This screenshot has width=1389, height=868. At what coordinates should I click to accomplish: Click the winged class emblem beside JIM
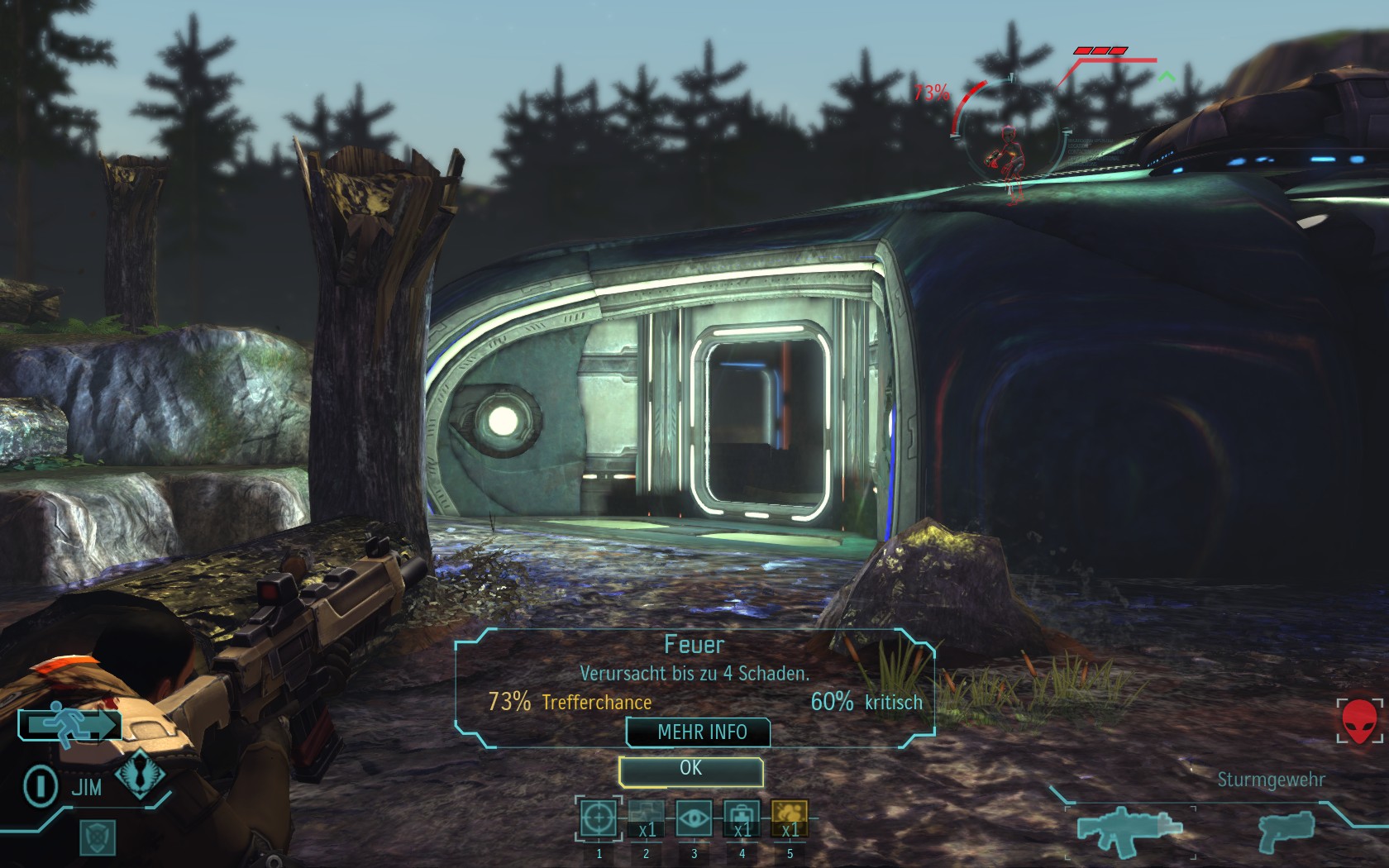(x=139, y=776)
